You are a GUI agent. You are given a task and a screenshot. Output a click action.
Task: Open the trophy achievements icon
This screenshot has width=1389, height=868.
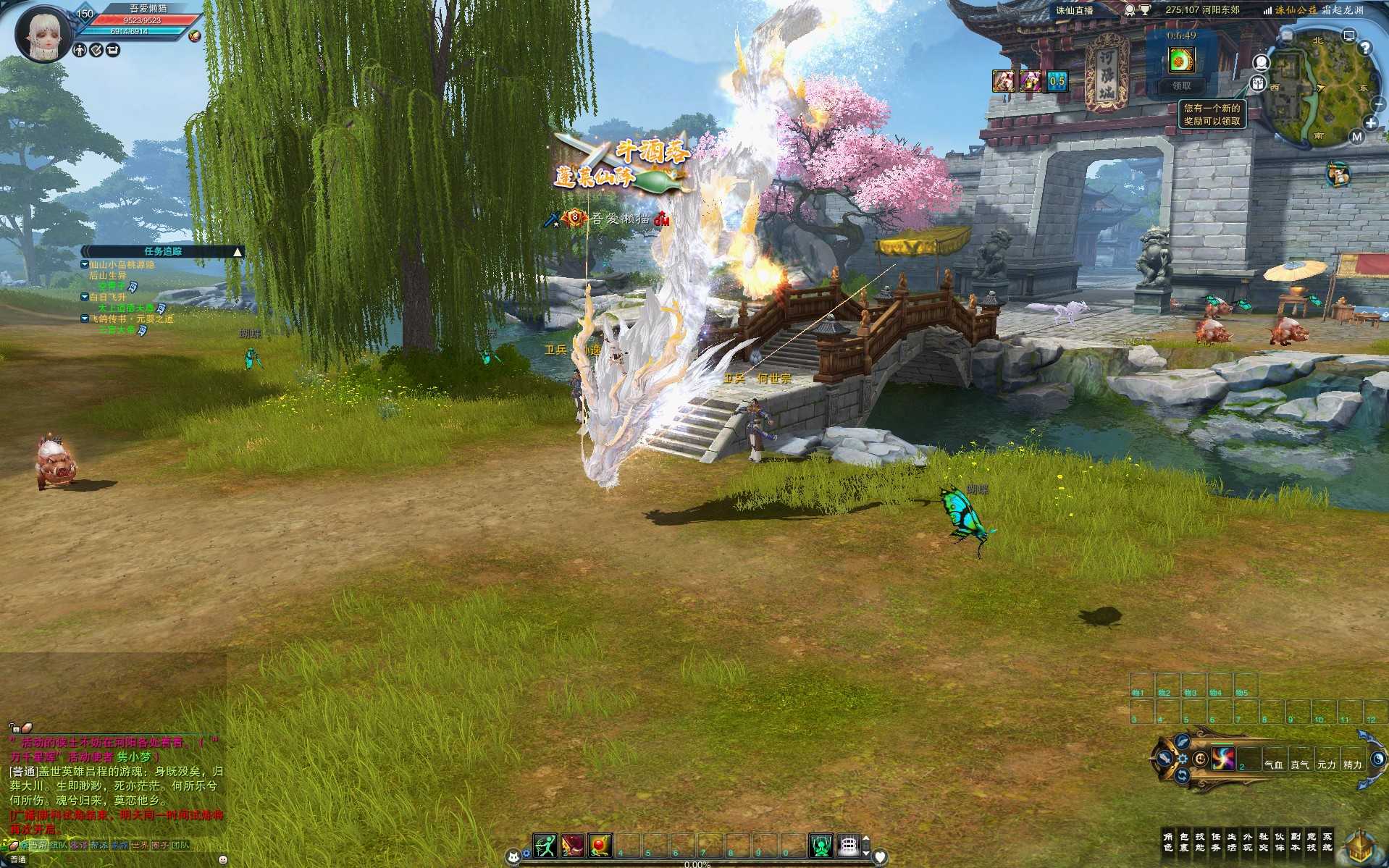[x=1145, y=10]
